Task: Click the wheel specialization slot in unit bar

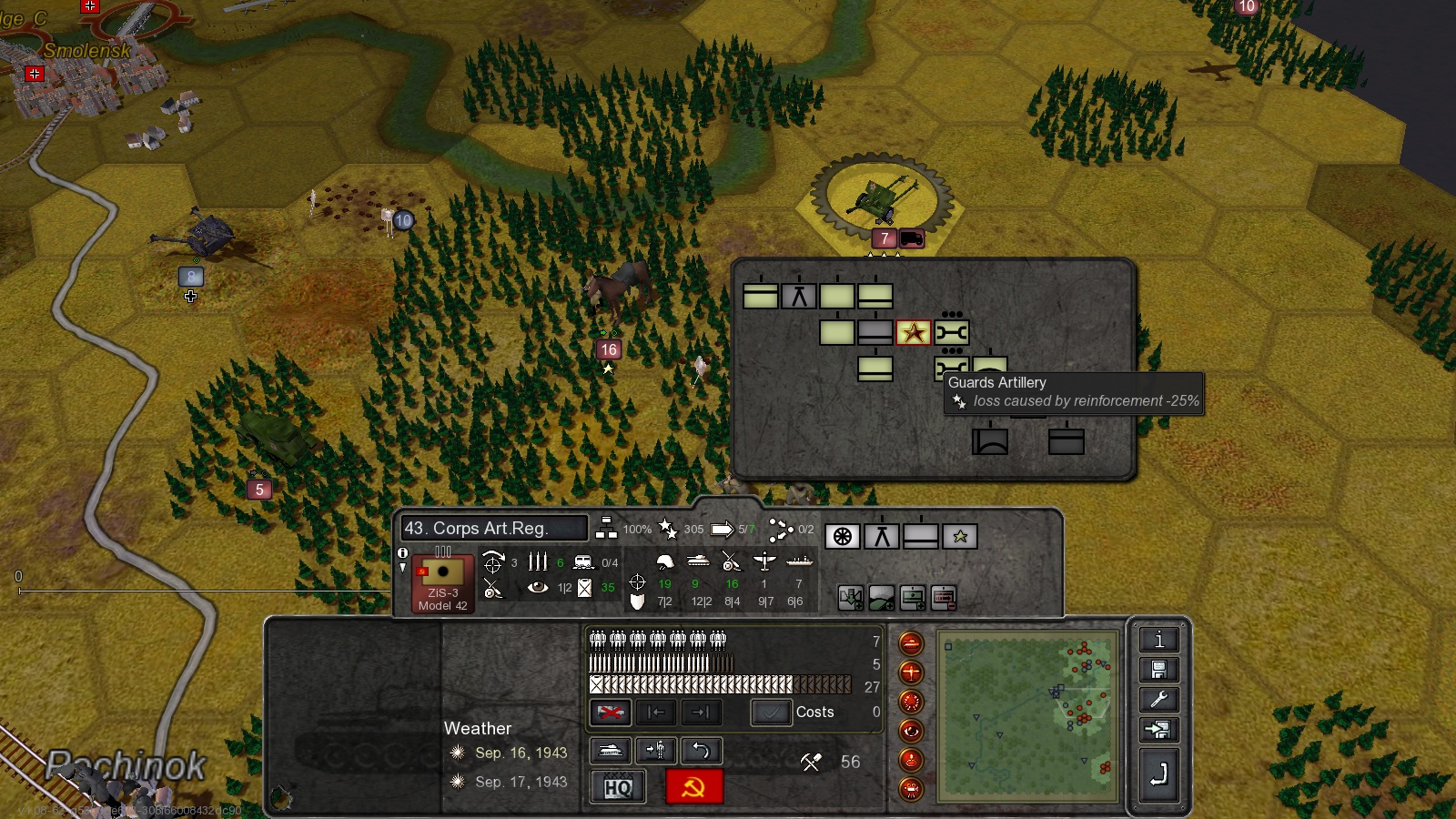Action: (x=843, y=537)
